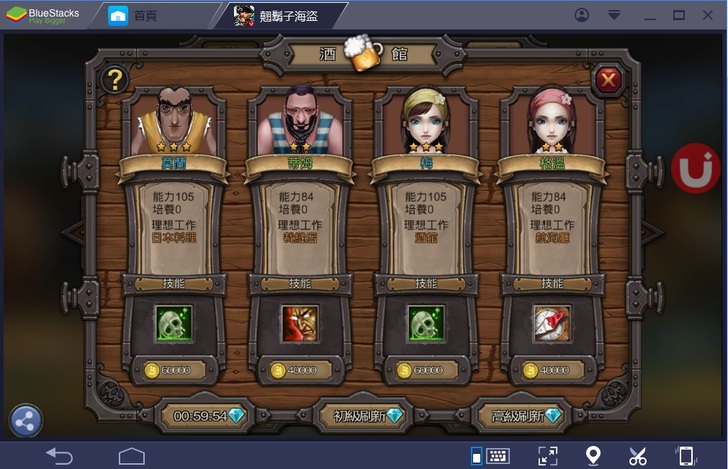The image size is (728, 469).
Task: Check the blonde girl's green skull skill
Action: 426,323
